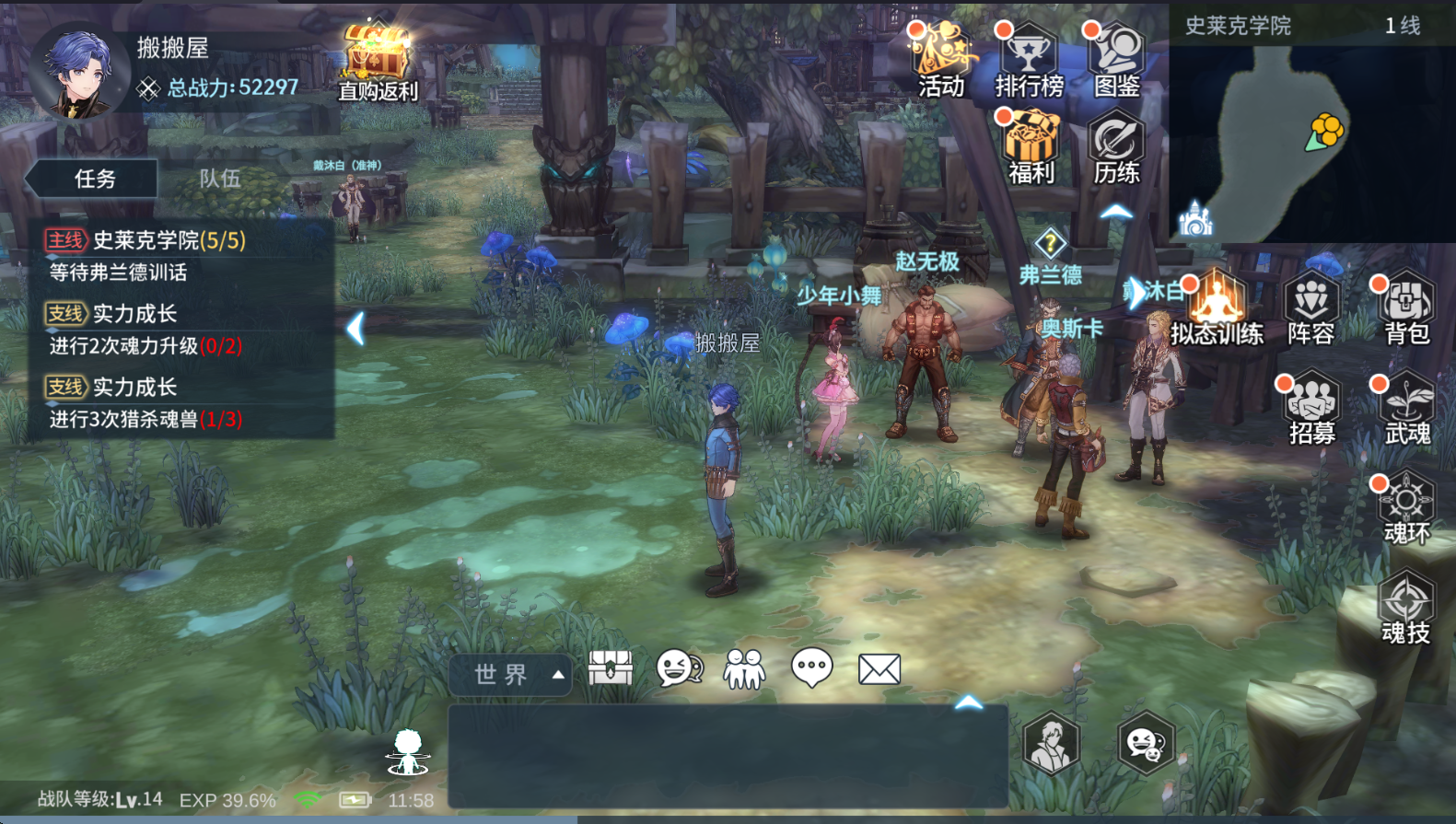Claim the 直购返利 treasure chest offer
This screenshot has height=824, width=1456.
377,60
